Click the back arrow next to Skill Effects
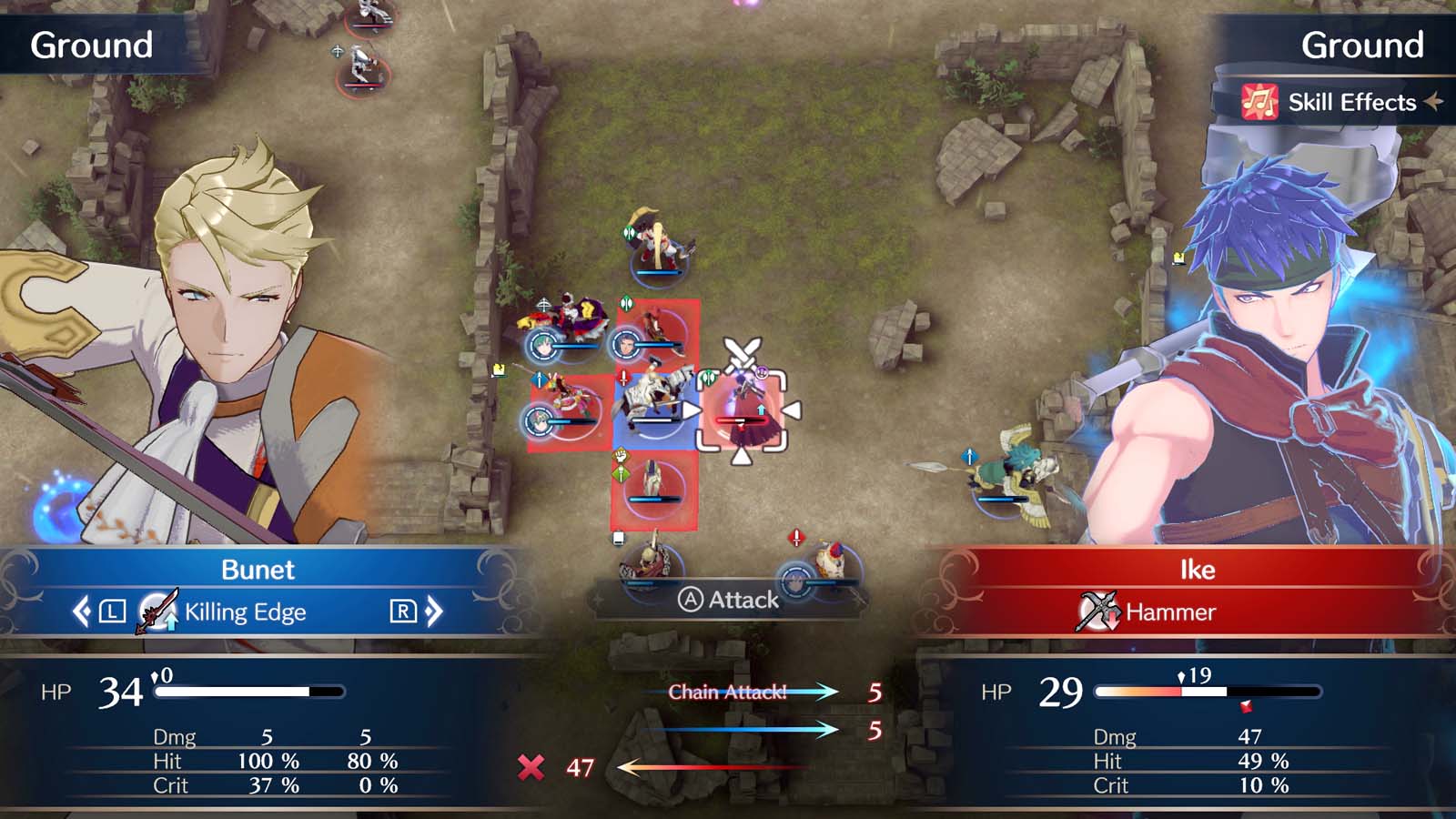The height and width of the screenshot is (819, 1456). pos(1435,102)
